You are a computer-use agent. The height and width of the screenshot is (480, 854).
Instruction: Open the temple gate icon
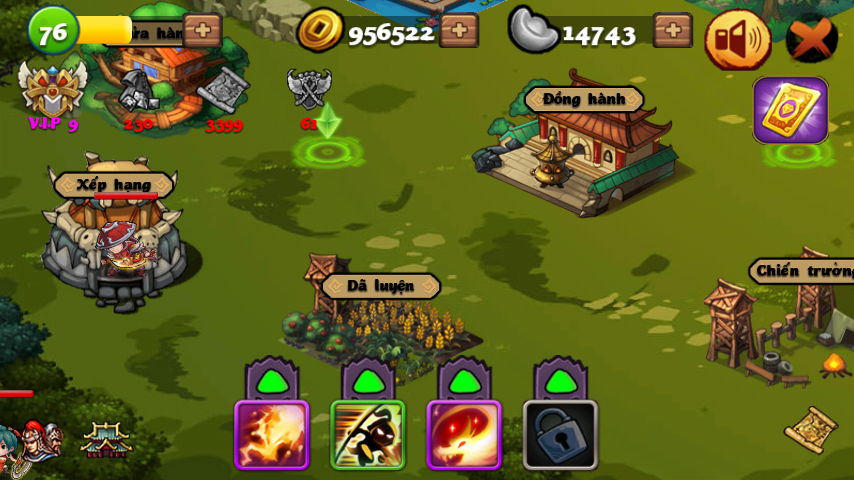(106, 439)
